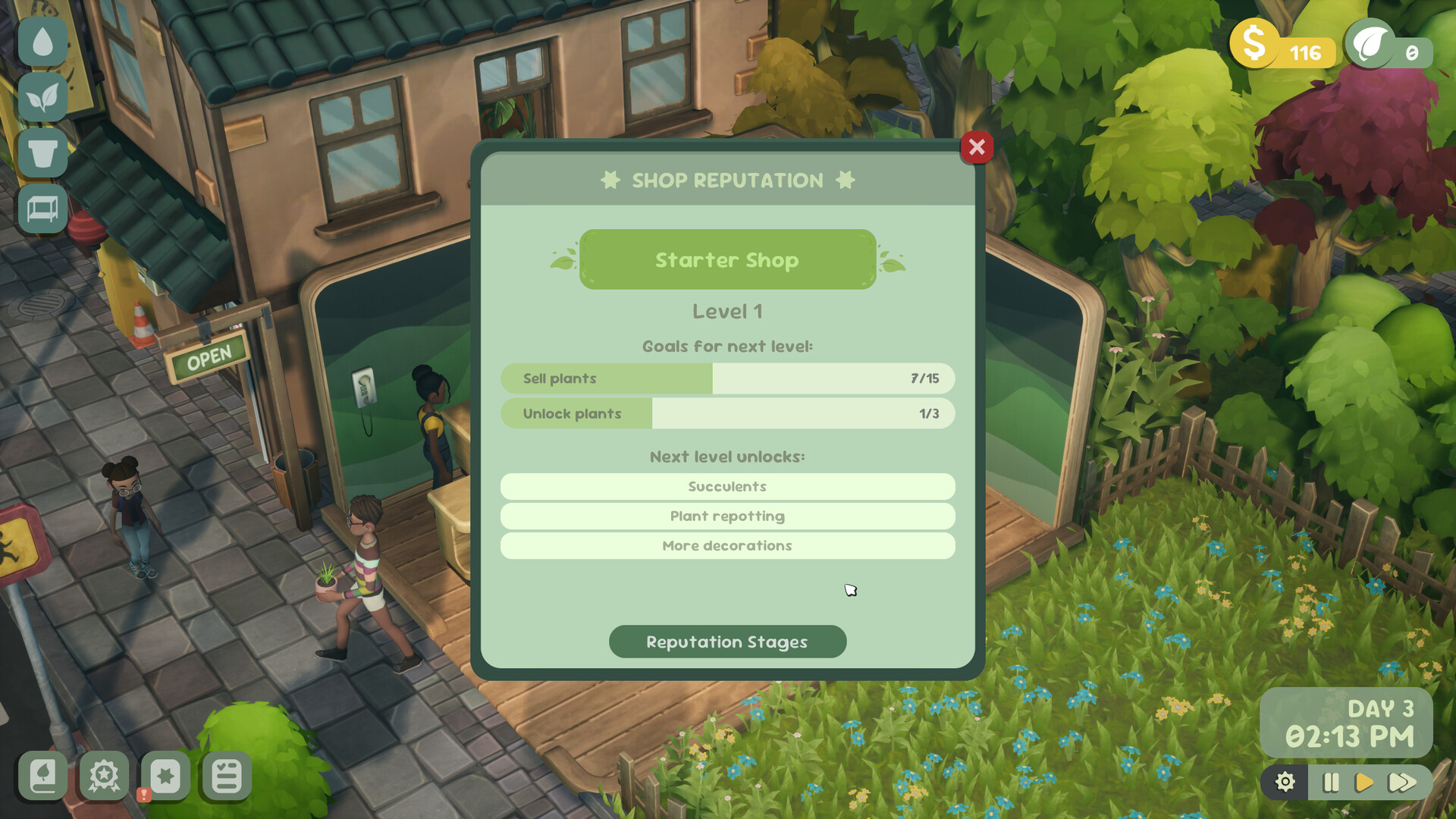This screenshot has width=1456, height=819.
Task: Select the water drop watering tool
Action: coord(43,42)
